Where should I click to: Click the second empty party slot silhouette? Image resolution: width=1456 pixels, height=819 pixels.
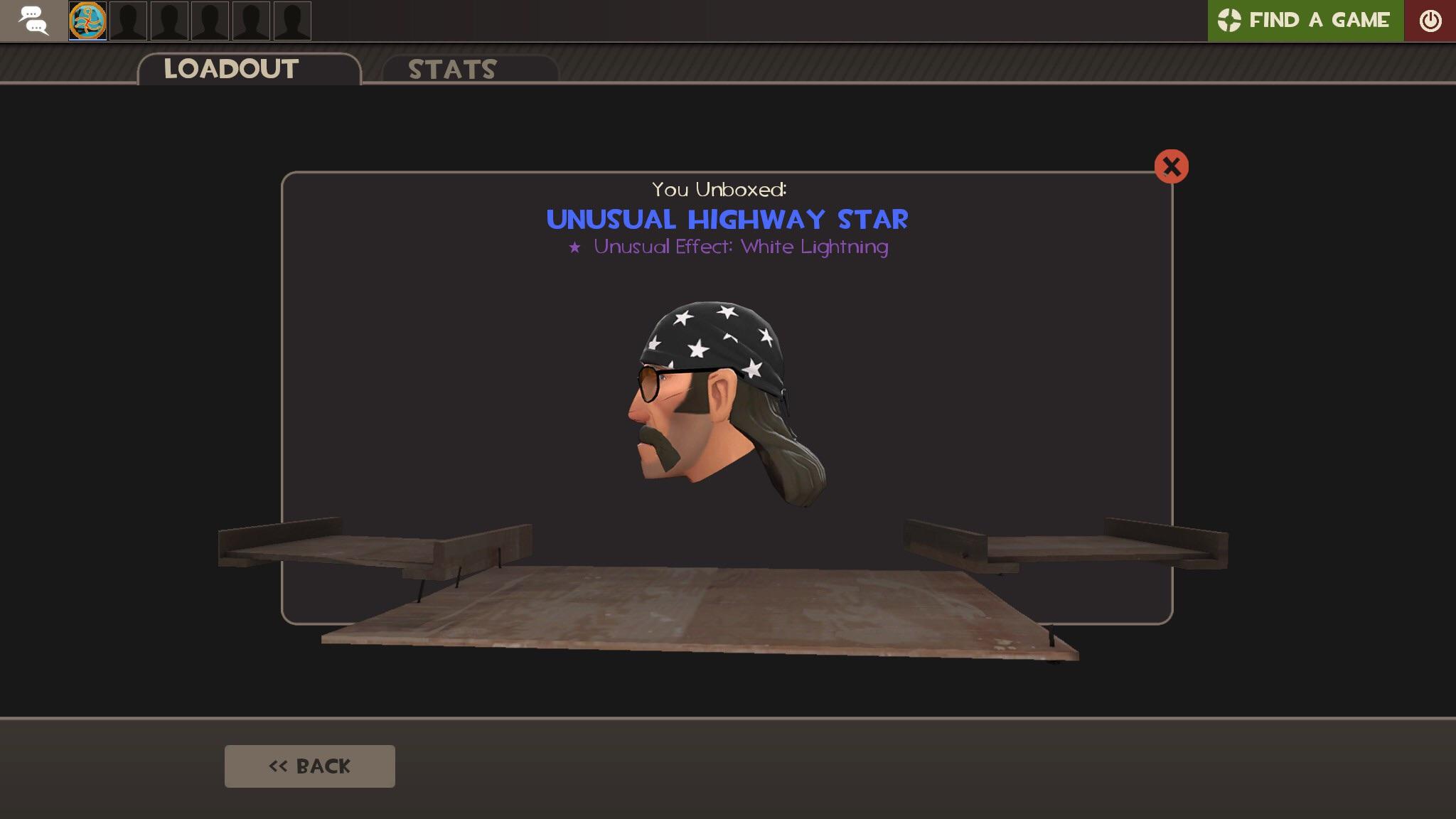coord(169,21)
